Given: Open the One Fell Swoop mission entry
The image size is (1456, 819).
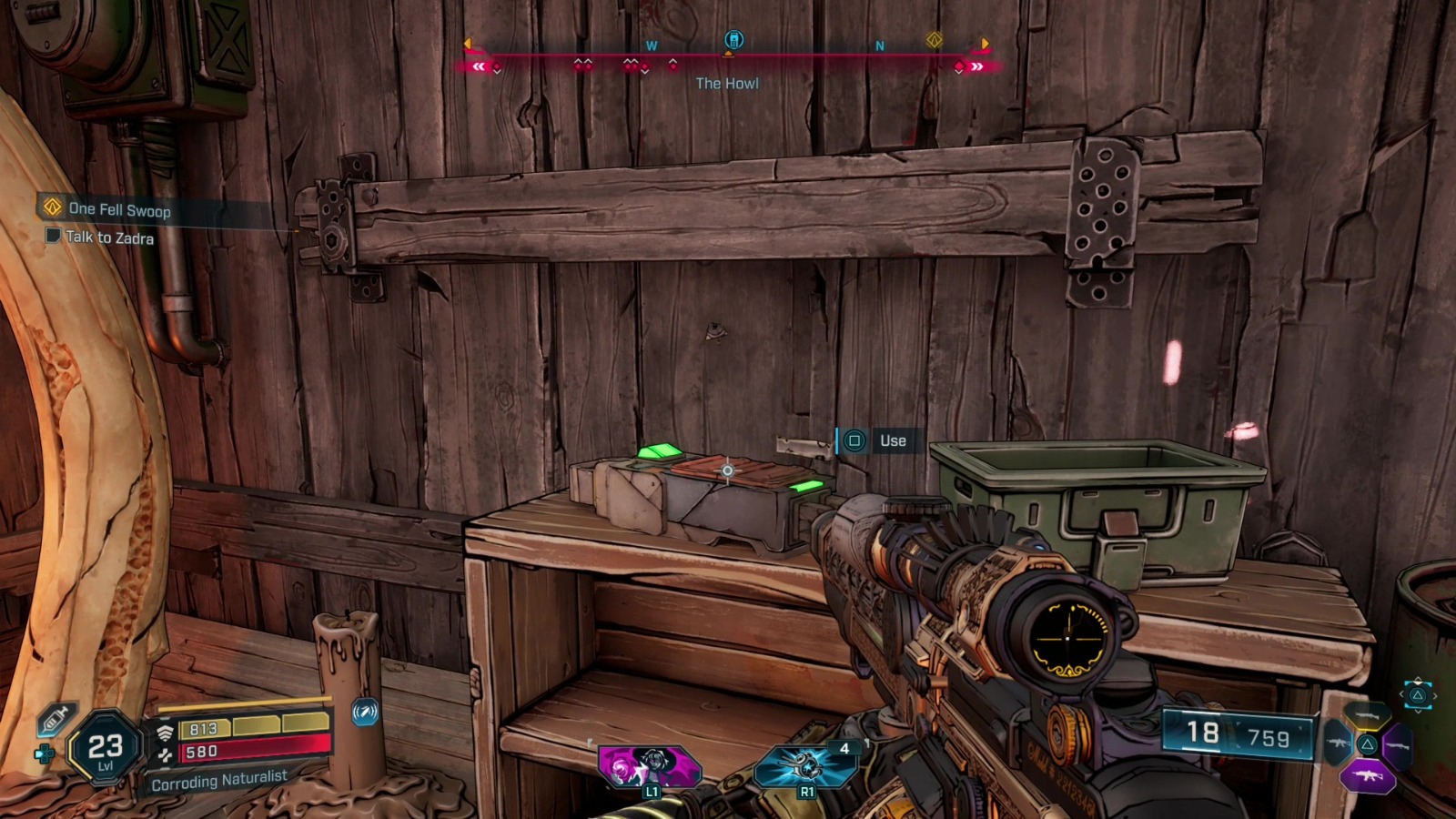Looking at the screenshot, I should point(119,209).
